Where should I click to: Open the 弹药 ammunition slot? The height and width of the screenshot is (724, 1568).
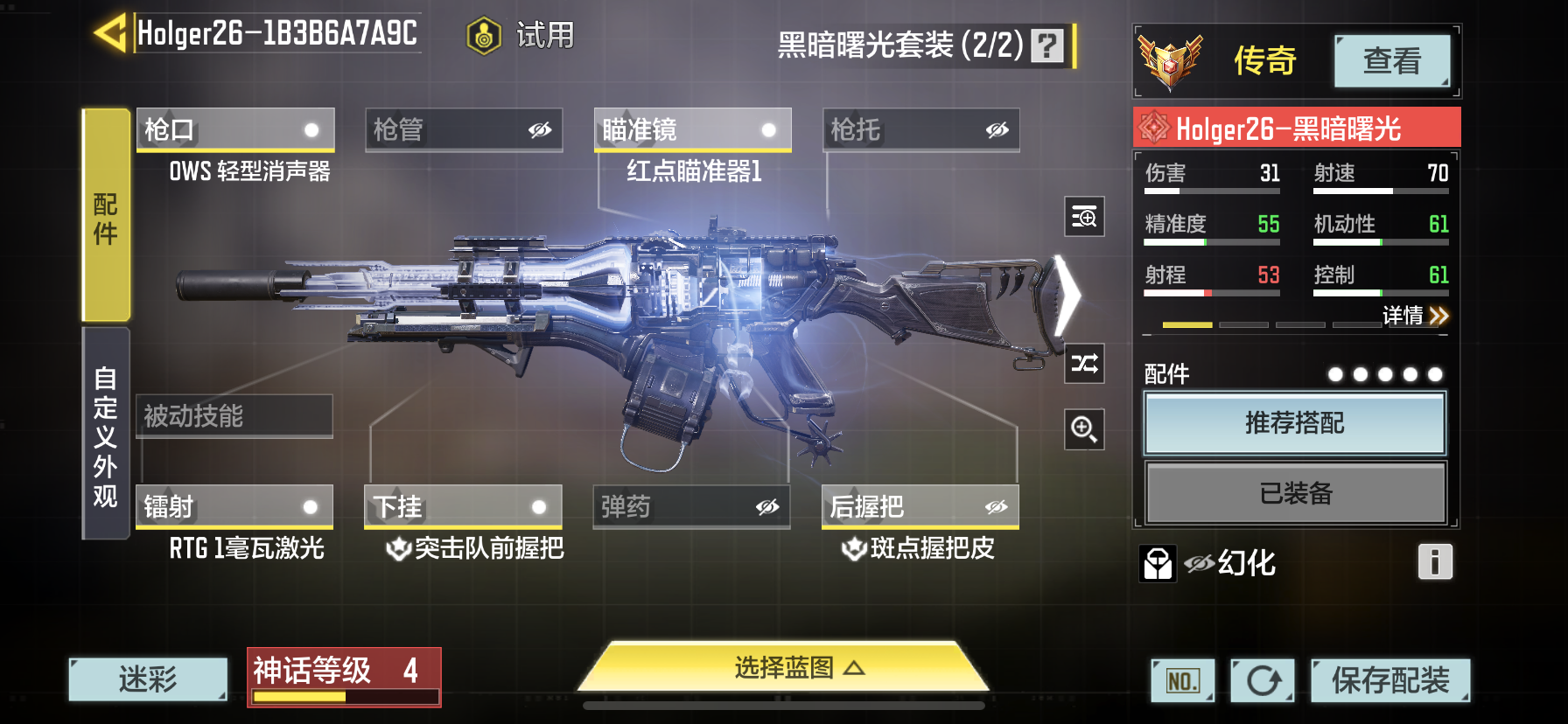pyautogui.click(x=691, y=507)
